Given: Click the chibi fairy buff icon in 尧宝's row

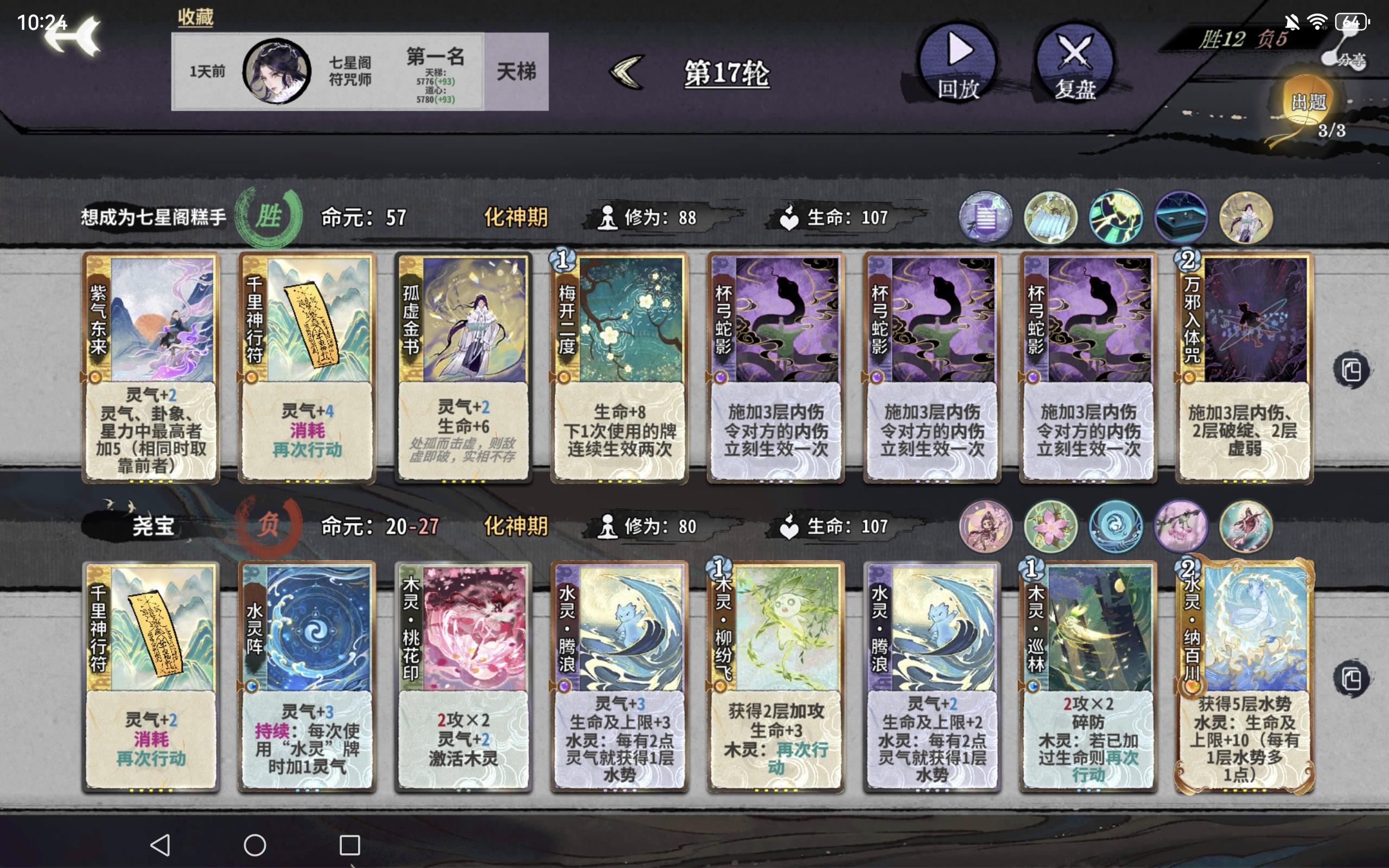Looking at the screenshot, I should pos(985,526).
